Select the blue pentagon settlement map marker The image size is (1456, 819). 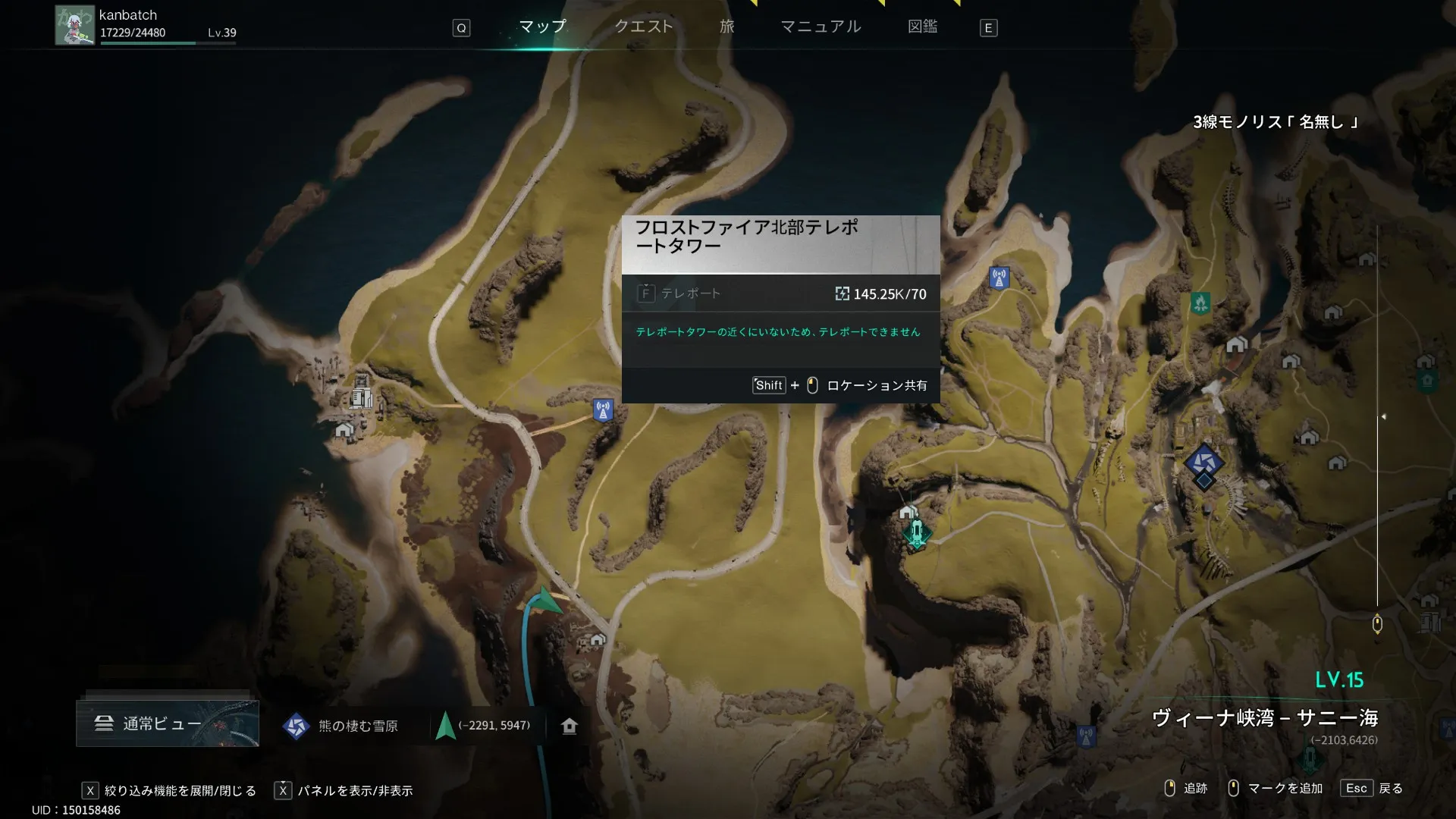tap(1203, 460)
